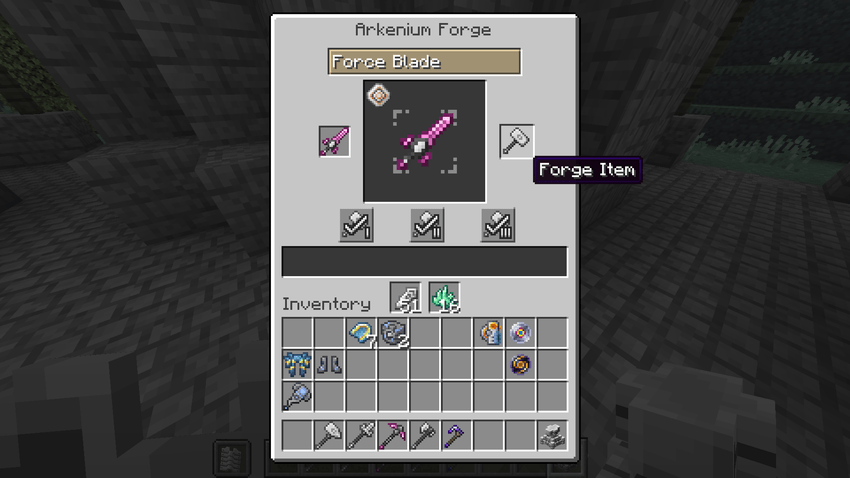Viewport: 850px width, 478px height.
Task: Choose the tier I upgrade button
Action: coord(357,225)
